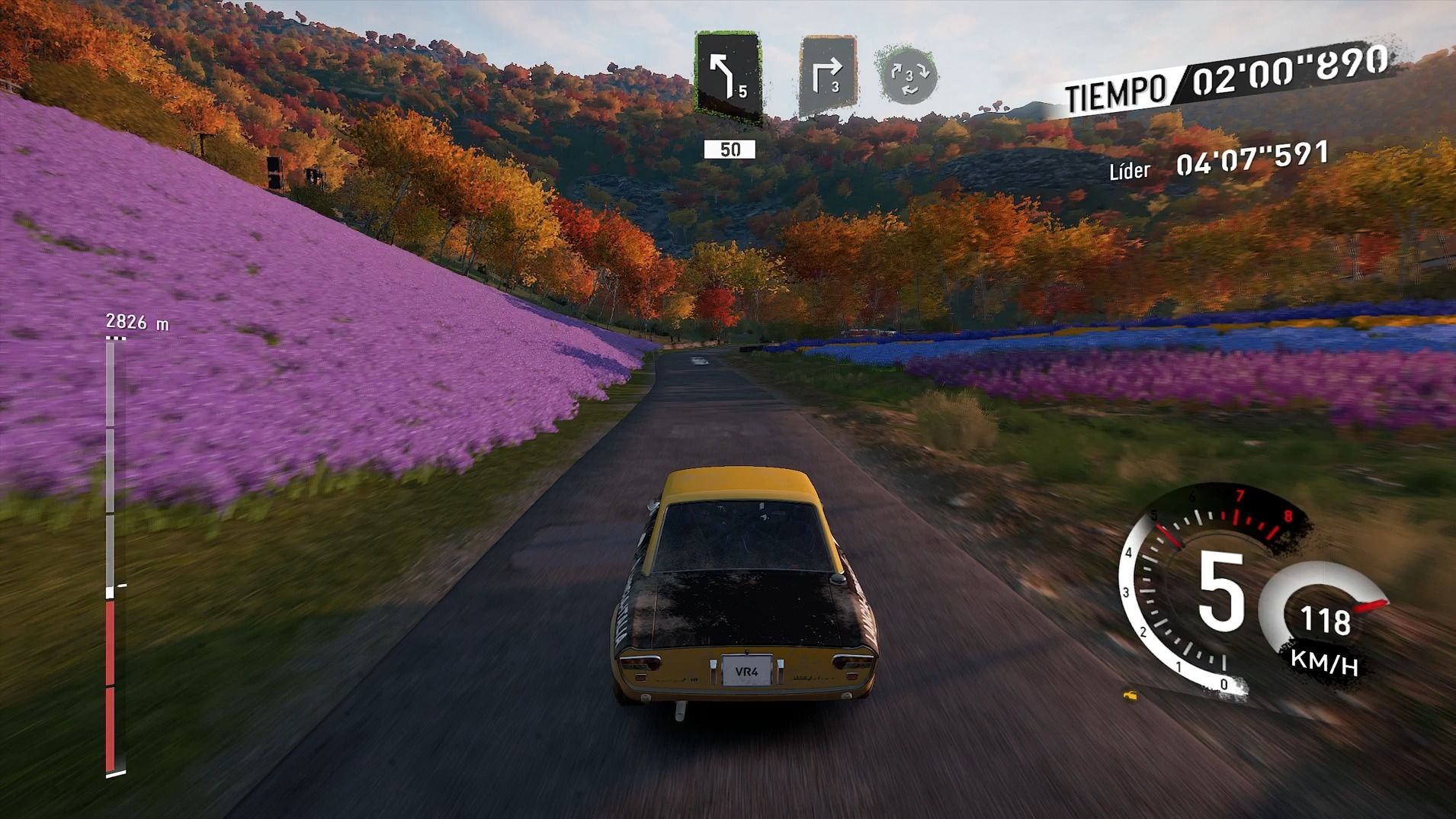Viewport: 1456px width, 819px height.
Task: Click the left 5 pace note icon
Action: tap(728, 76)
